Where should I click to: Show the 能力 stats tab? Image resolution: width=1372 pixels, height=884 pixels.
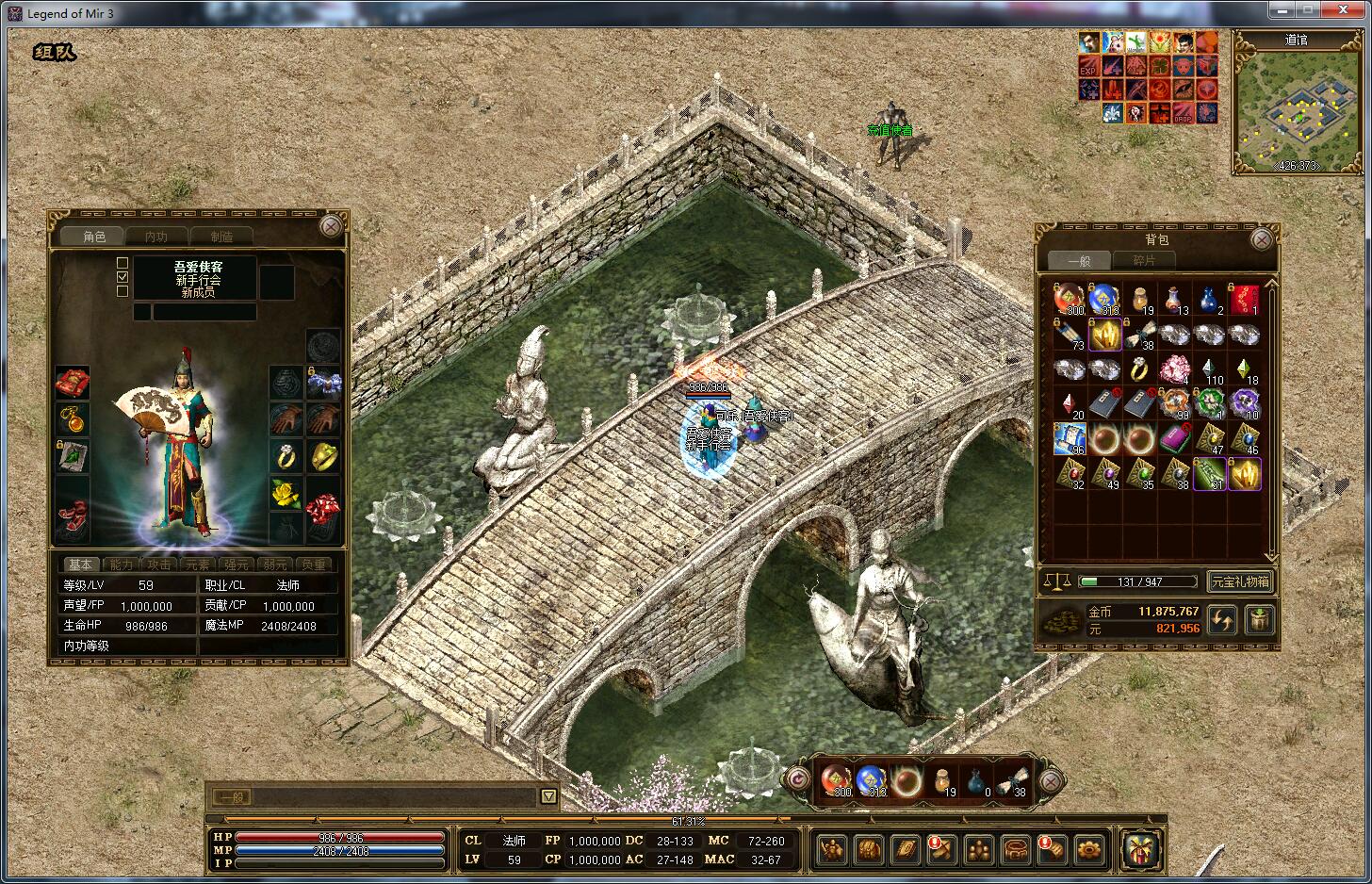pyautogui.click(x=122, y=565)
